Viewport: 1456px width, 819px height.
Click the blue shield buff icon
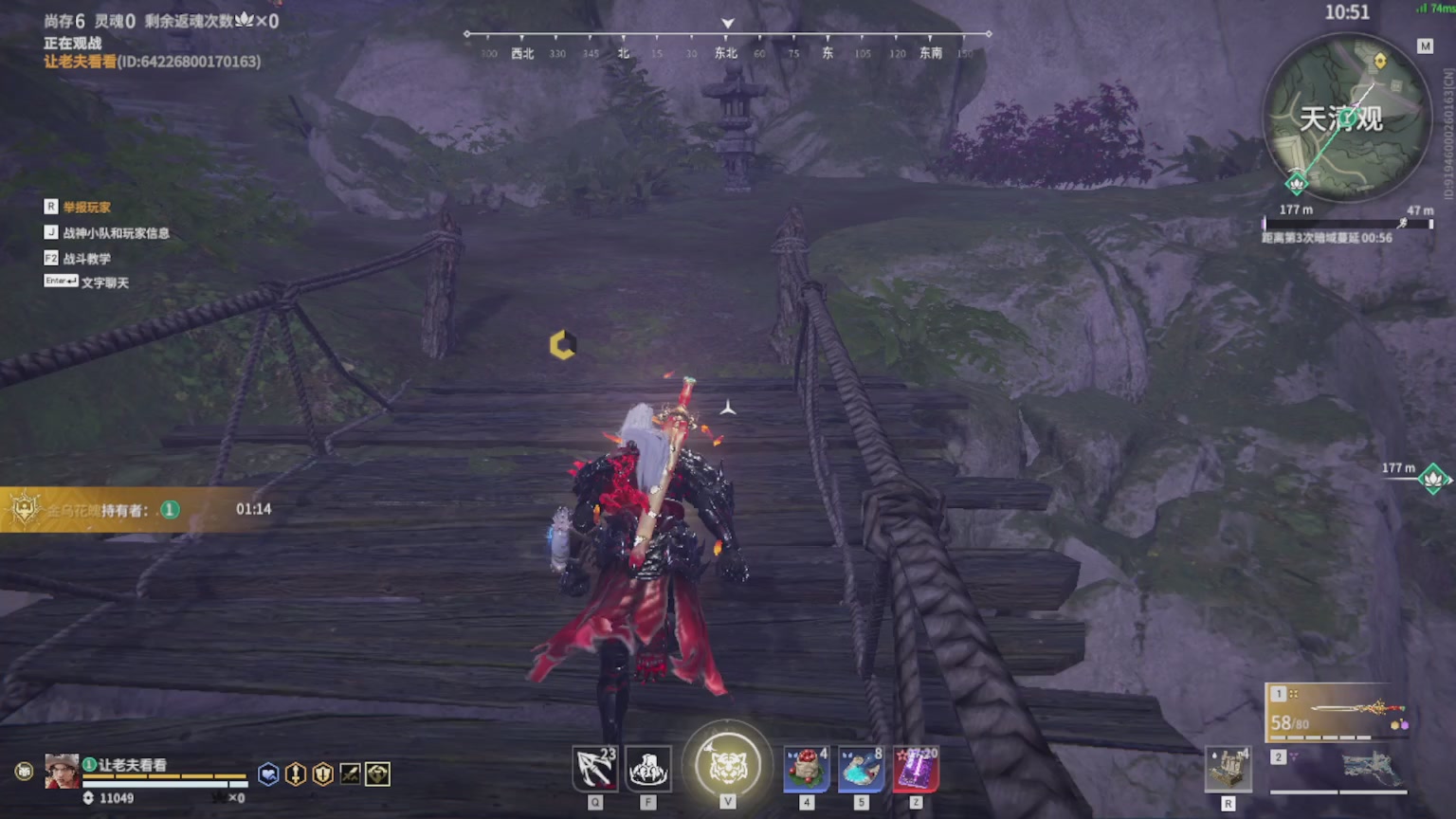click(x=268, y=774)
